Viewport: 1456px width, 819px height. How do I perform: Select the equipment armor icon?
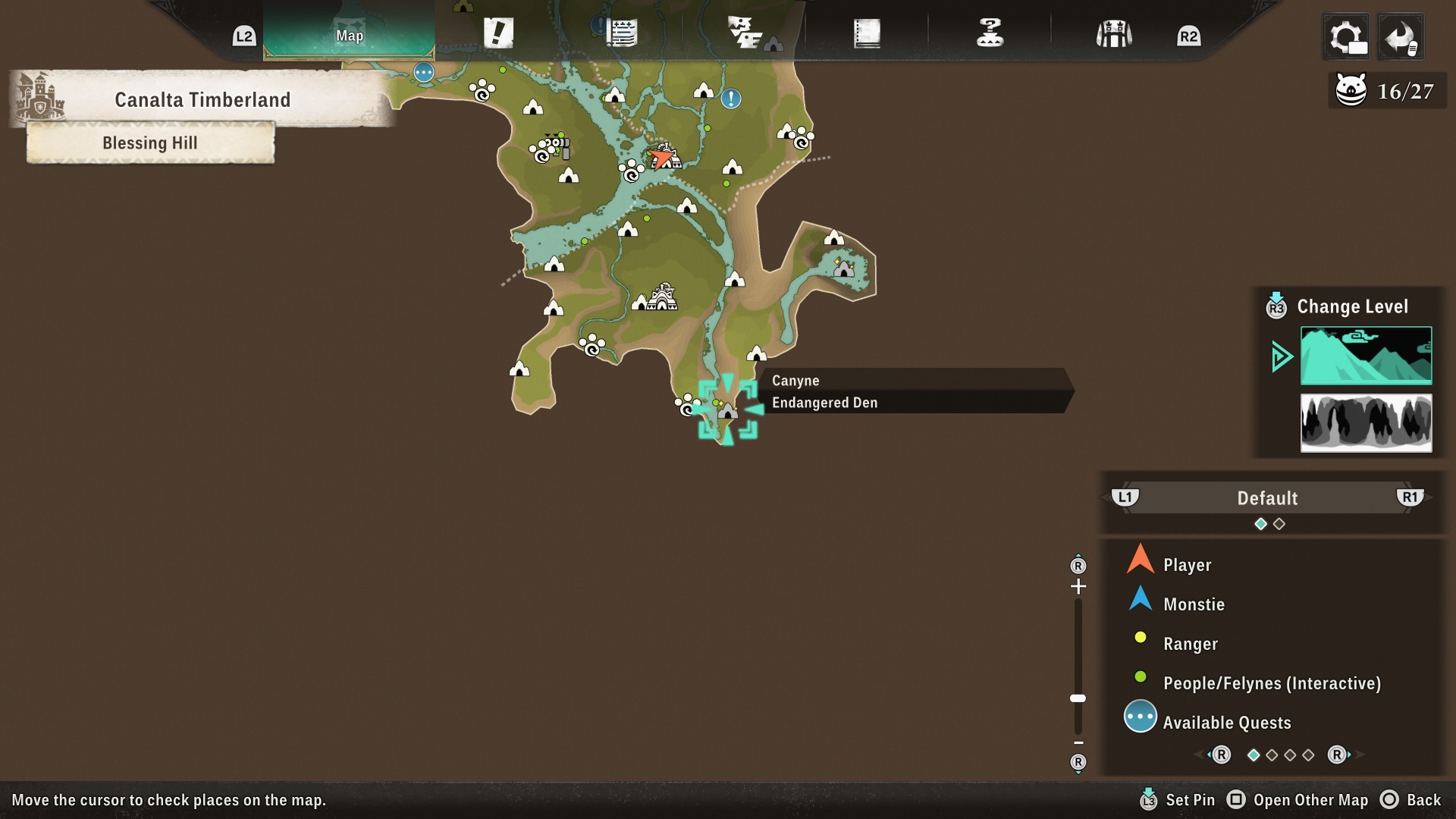tap(1112, 32)
